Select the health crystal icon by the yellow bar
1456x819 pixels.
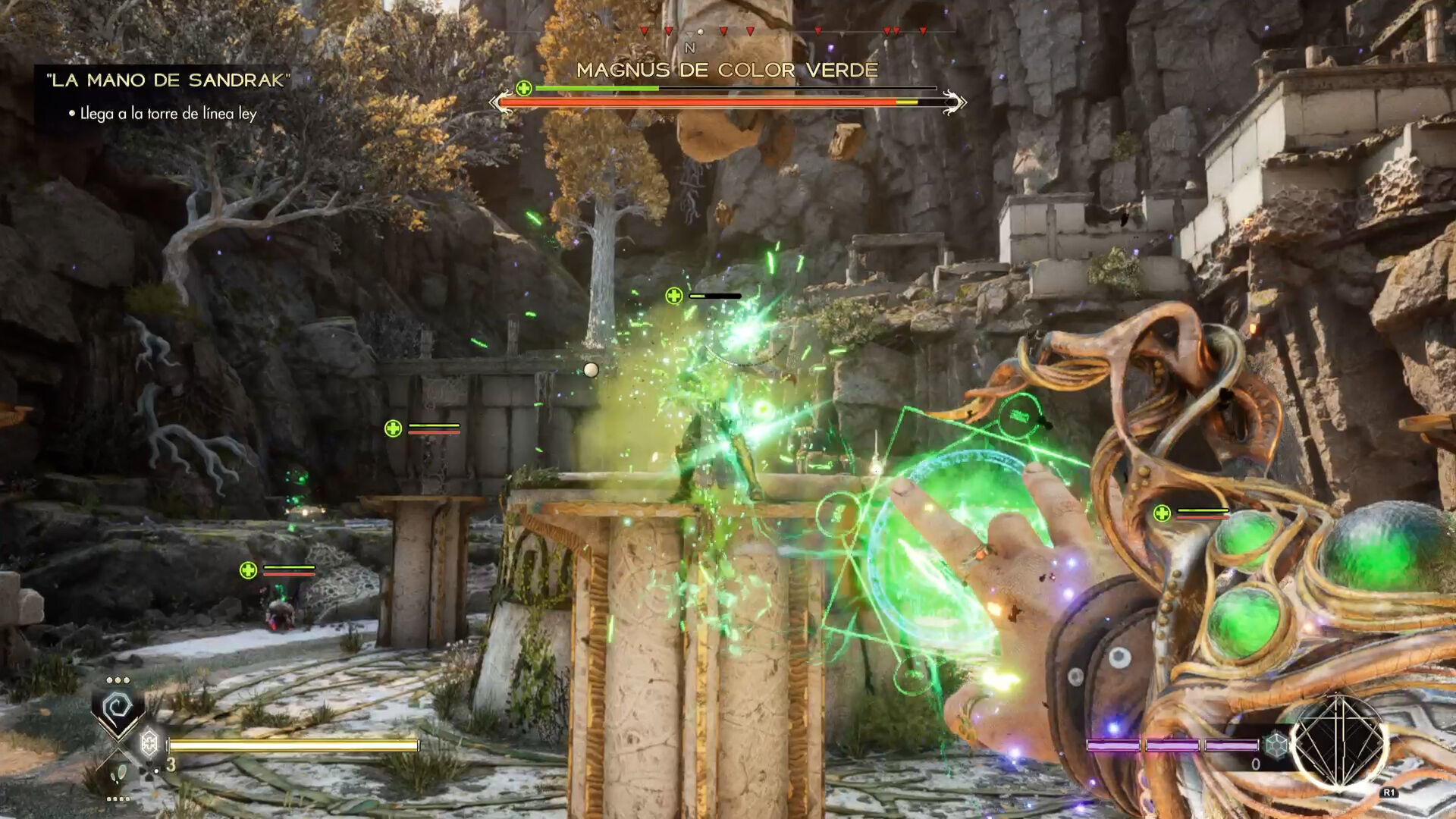pyautogui.click(x=150, y=742)
